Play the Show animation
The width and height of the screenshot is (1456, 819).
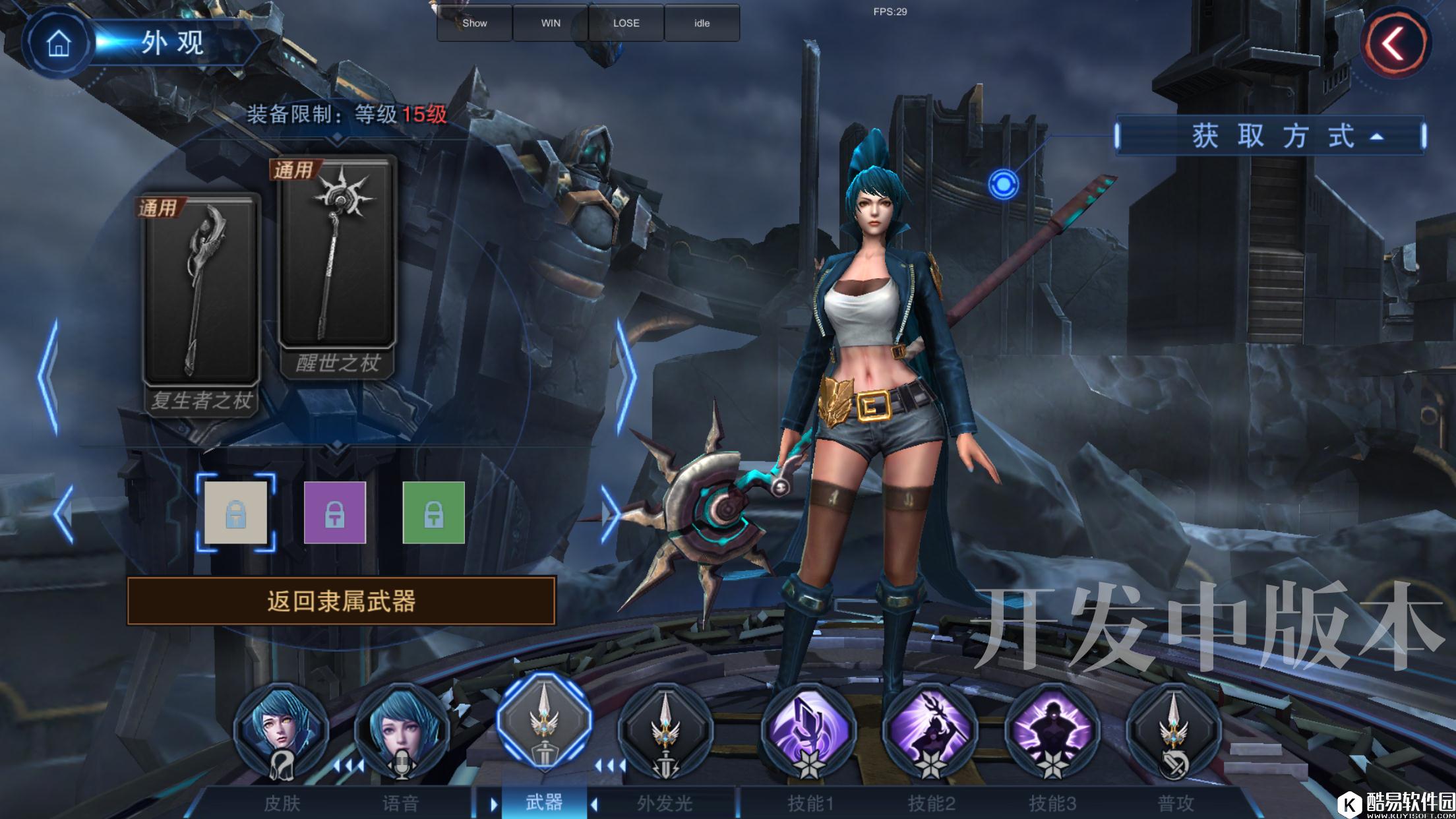click(x=475, y=23)
